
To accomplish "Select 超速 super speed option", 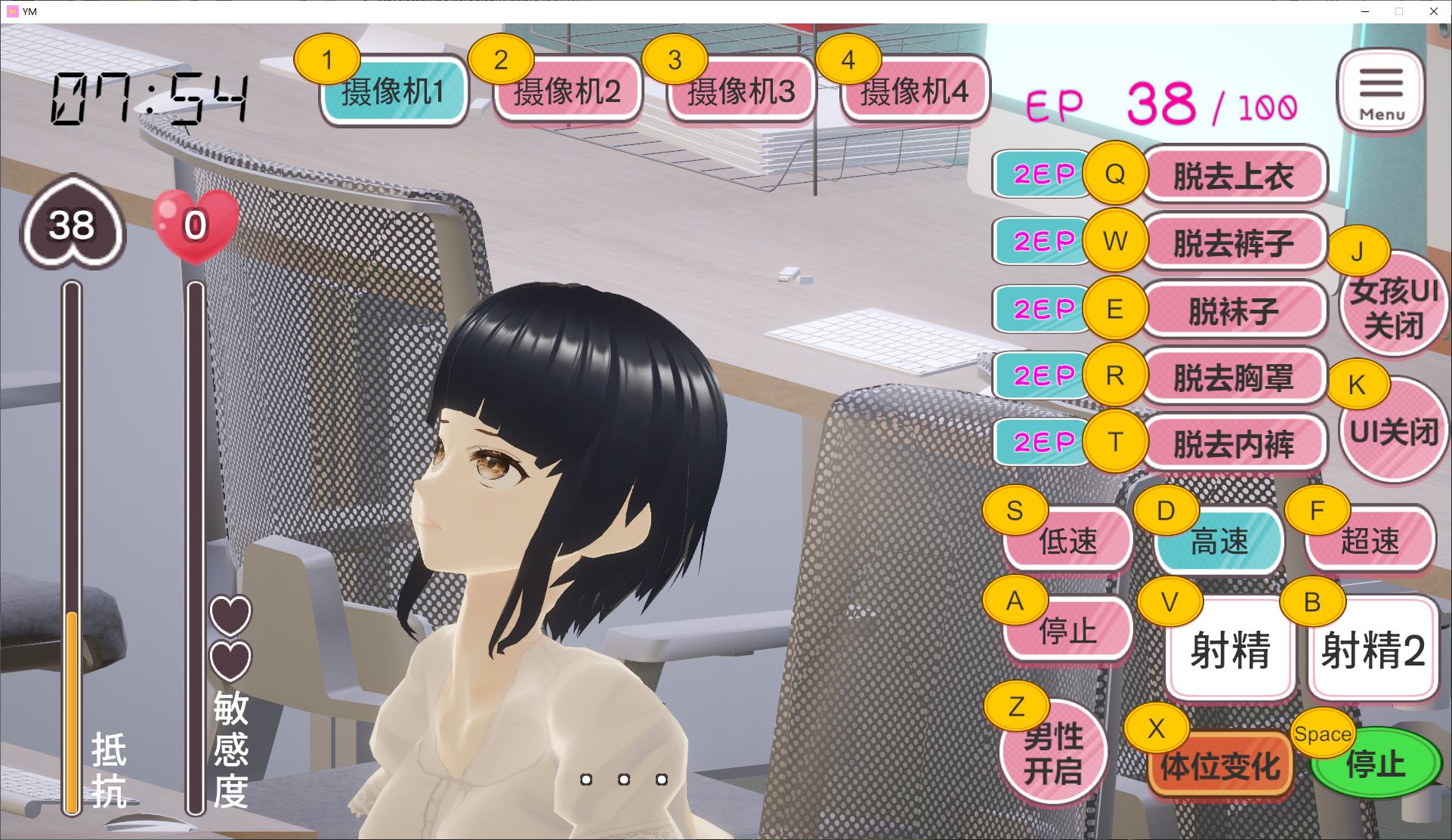I will 1369,540.
